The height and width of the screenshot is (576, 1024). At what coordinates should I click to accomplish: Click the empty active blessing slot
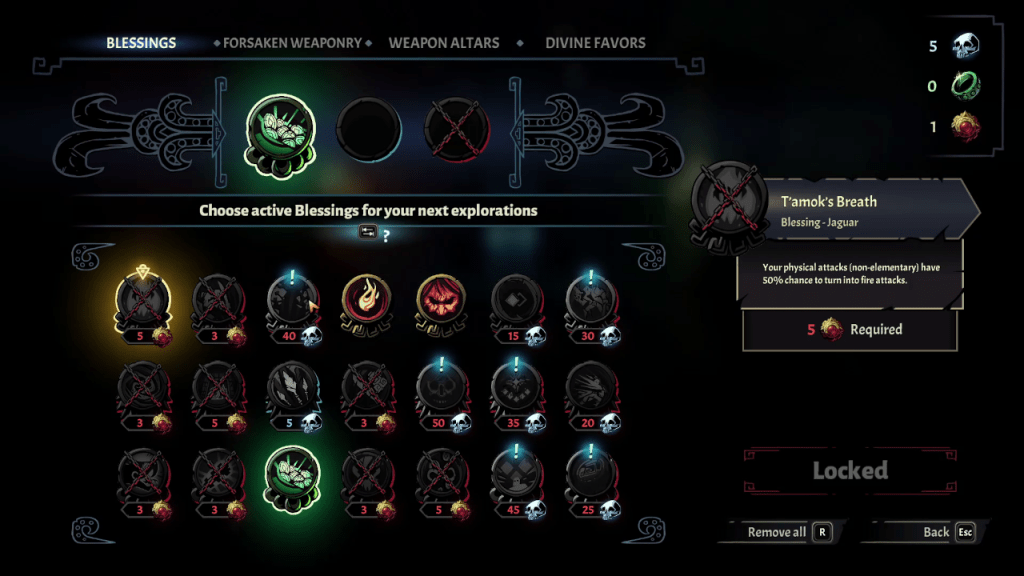[x=368, y=130]
